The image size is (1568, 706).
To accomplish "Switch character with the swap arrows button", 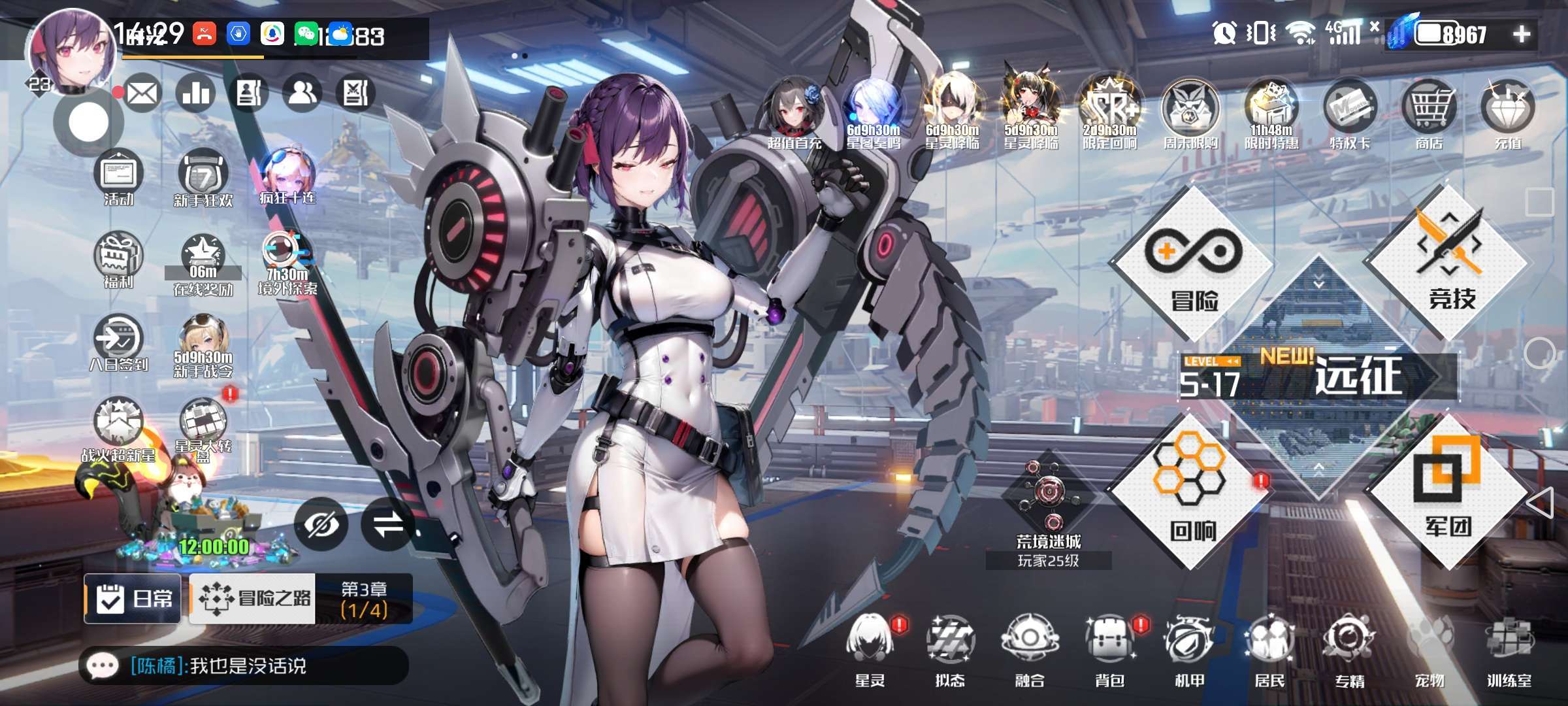I will coord(388,524).
